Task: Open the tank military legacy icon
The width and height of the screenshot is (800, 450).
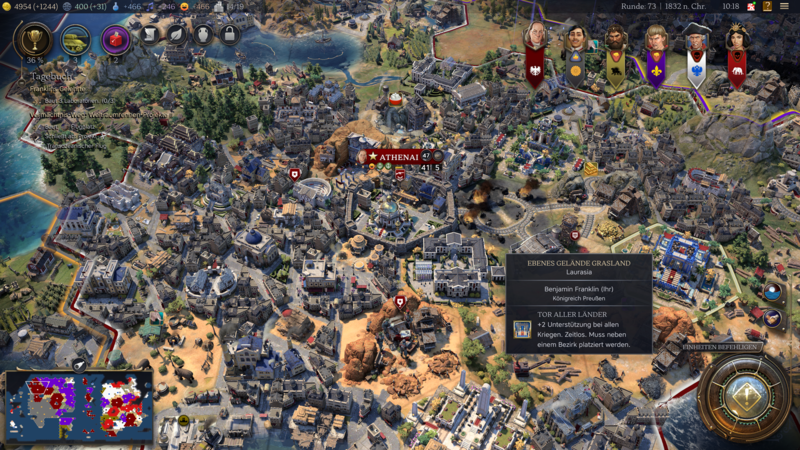Action: (75, 40)
